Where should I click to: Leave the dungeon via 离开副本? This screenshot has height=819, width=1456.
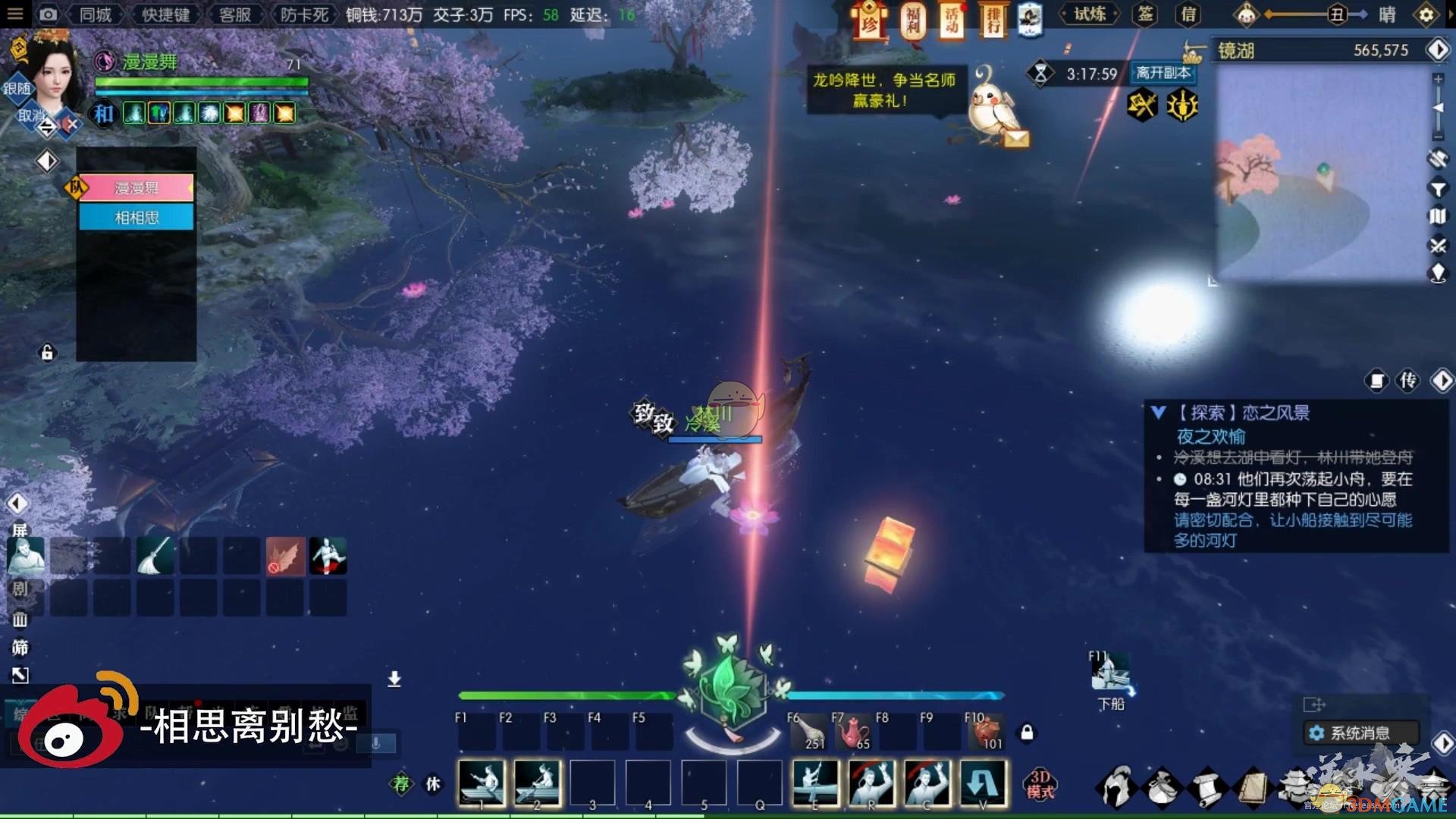point(1163,73)
